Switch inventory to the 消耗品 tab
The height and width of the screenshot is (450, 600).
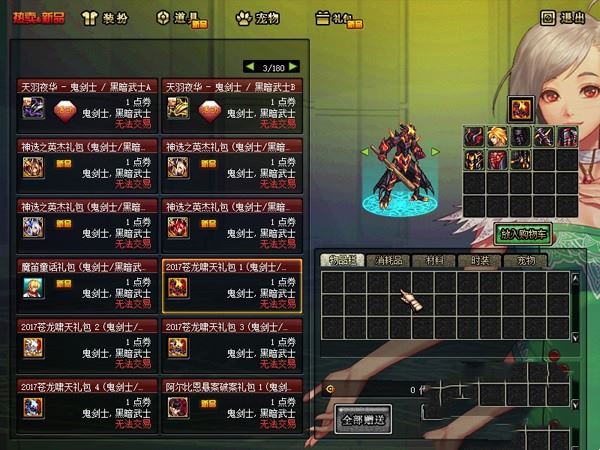(385, 261)
